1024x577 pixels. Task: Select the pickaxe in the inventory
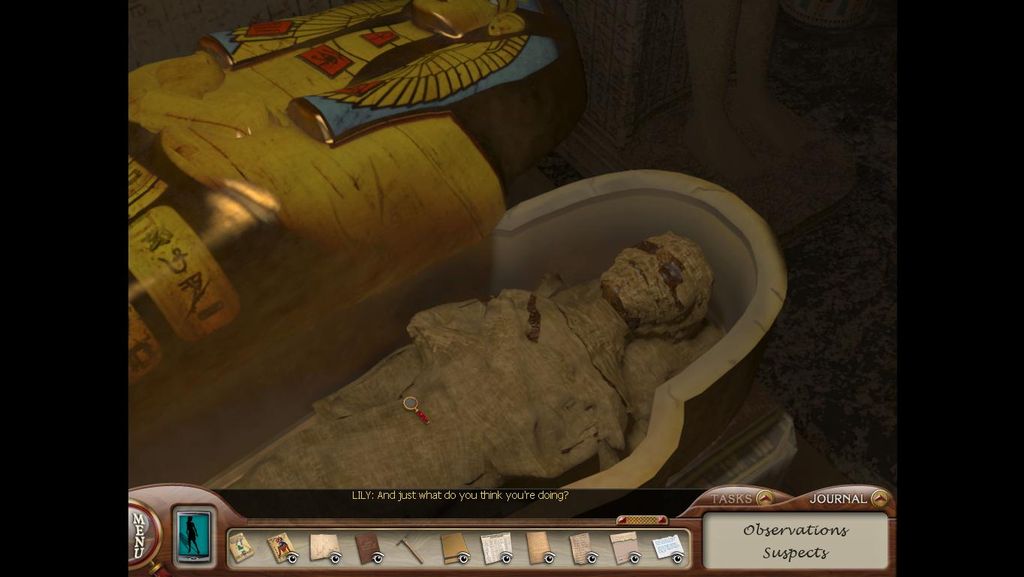point(409,548)
